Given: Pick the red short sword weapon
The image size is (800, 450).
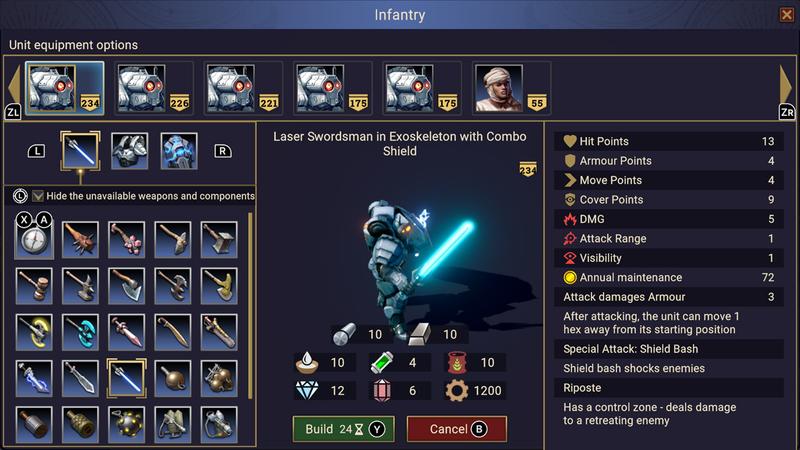Looking at the screenshot, I should click(126, 332).
